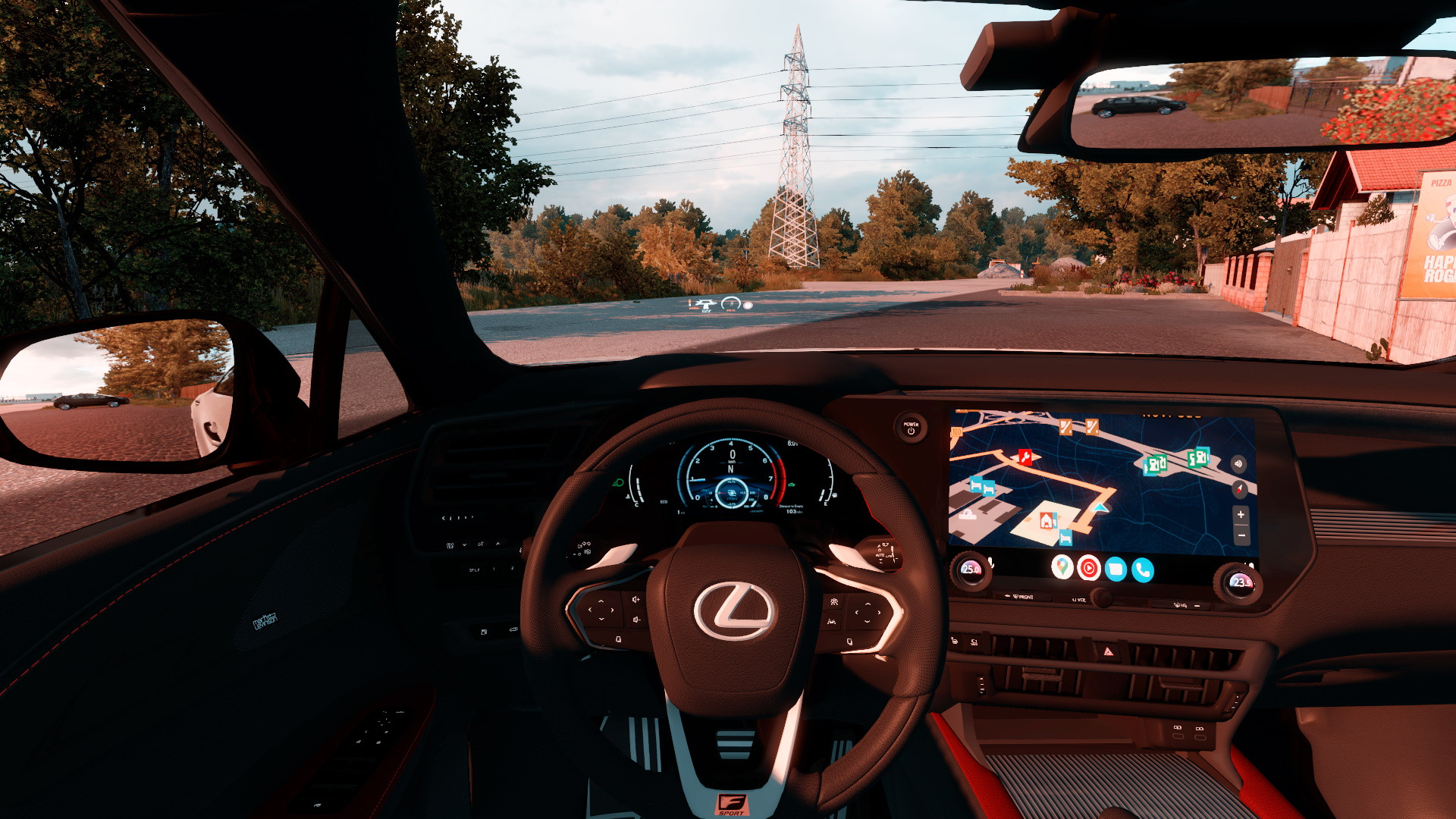Open the Google Maps app icon
Image resolution: width=1456 pixels, height=819 pixels.
[1062, 566]
